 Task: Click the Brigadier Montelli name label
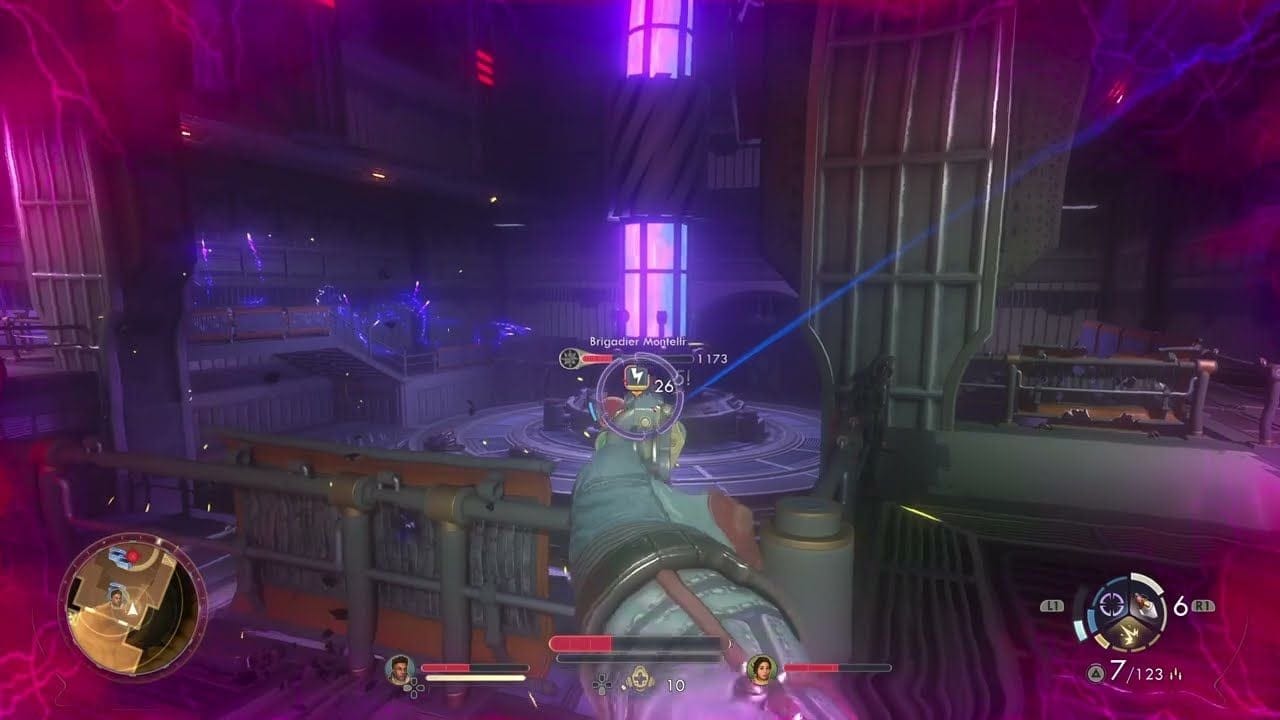pyautogui.click(x=637, y=341)
